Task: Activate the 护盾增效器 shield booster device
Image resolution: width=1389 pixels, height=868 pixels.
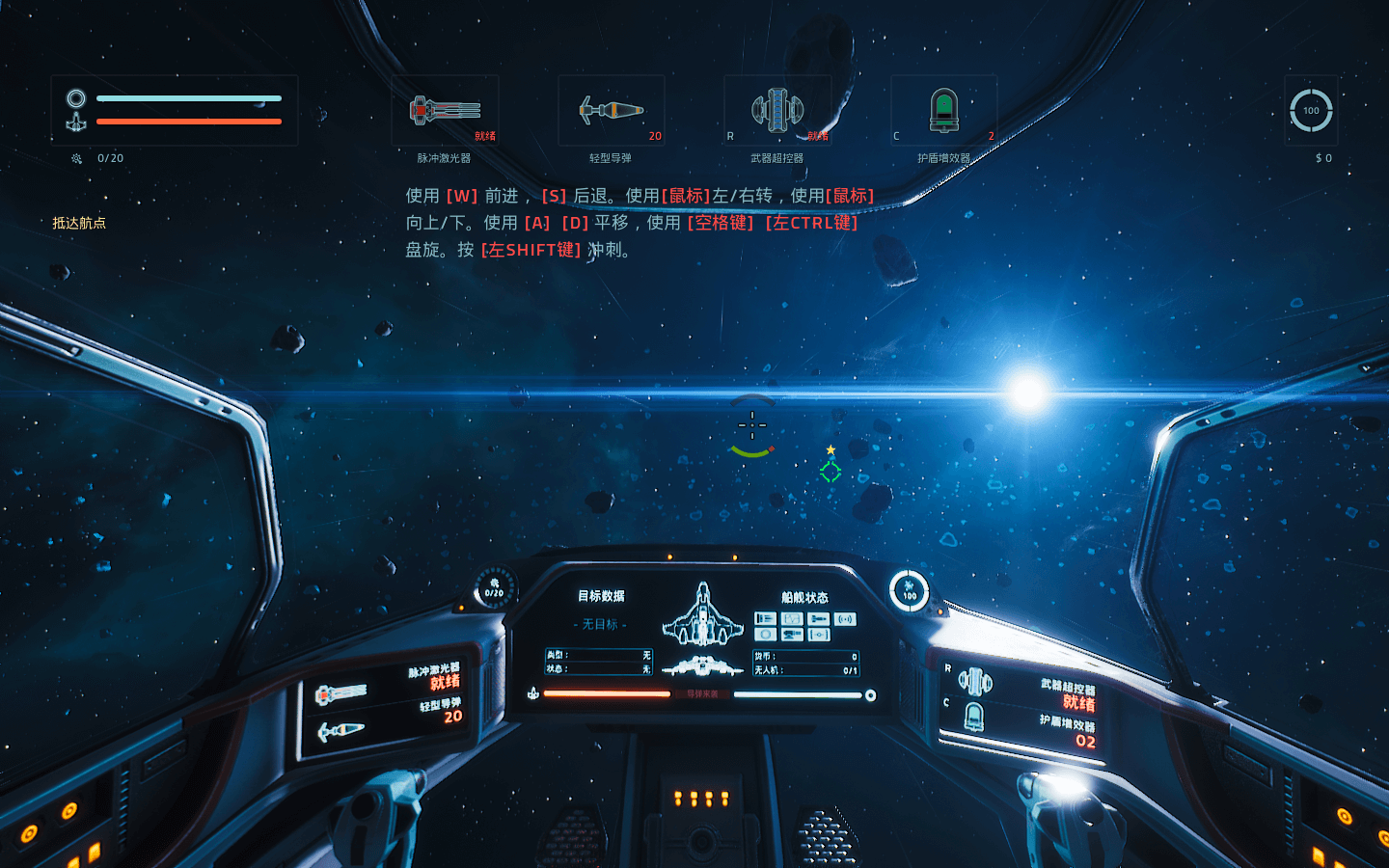Action: pos(943,111)
